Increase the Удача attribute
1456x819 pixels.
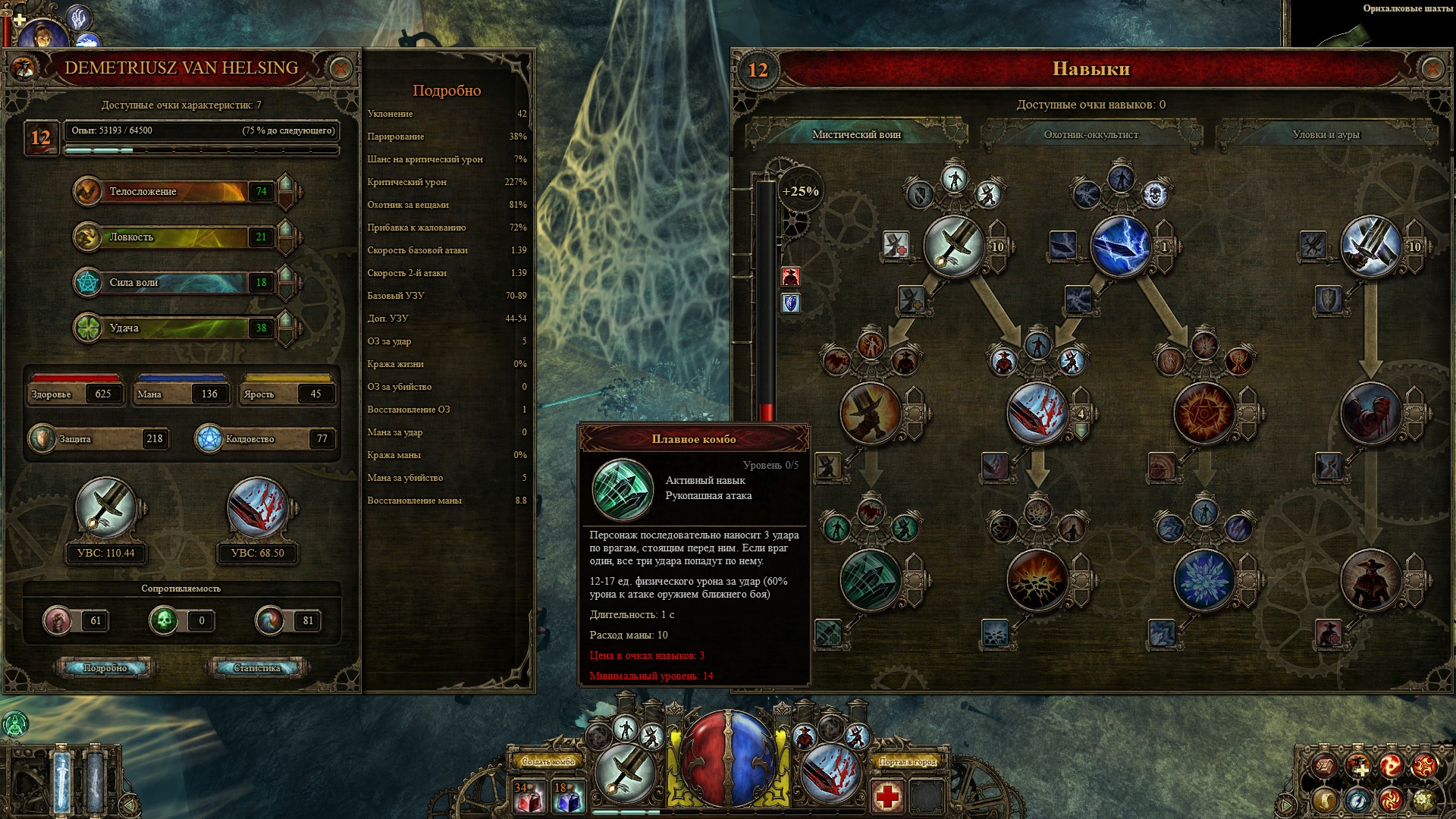click(286, 321)
